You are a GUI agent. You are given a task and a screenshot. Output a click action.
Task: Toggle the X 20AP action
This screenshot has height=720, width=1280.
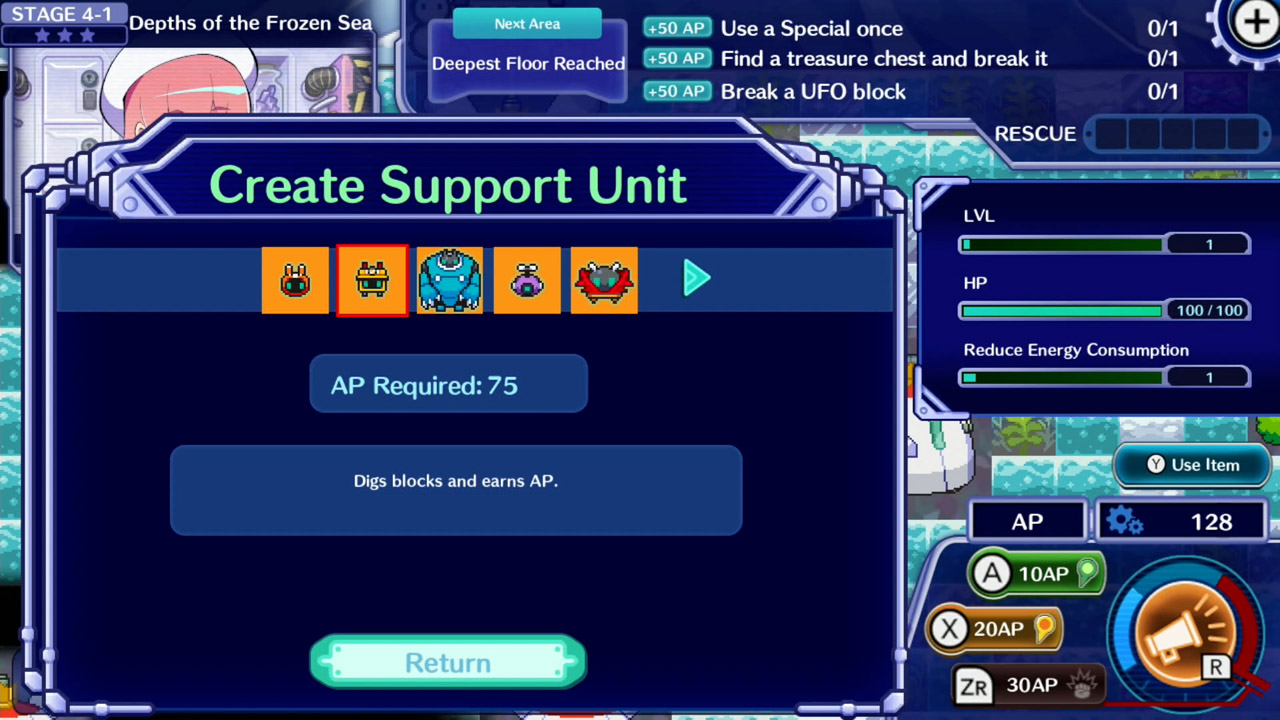[x=993, y=628]
